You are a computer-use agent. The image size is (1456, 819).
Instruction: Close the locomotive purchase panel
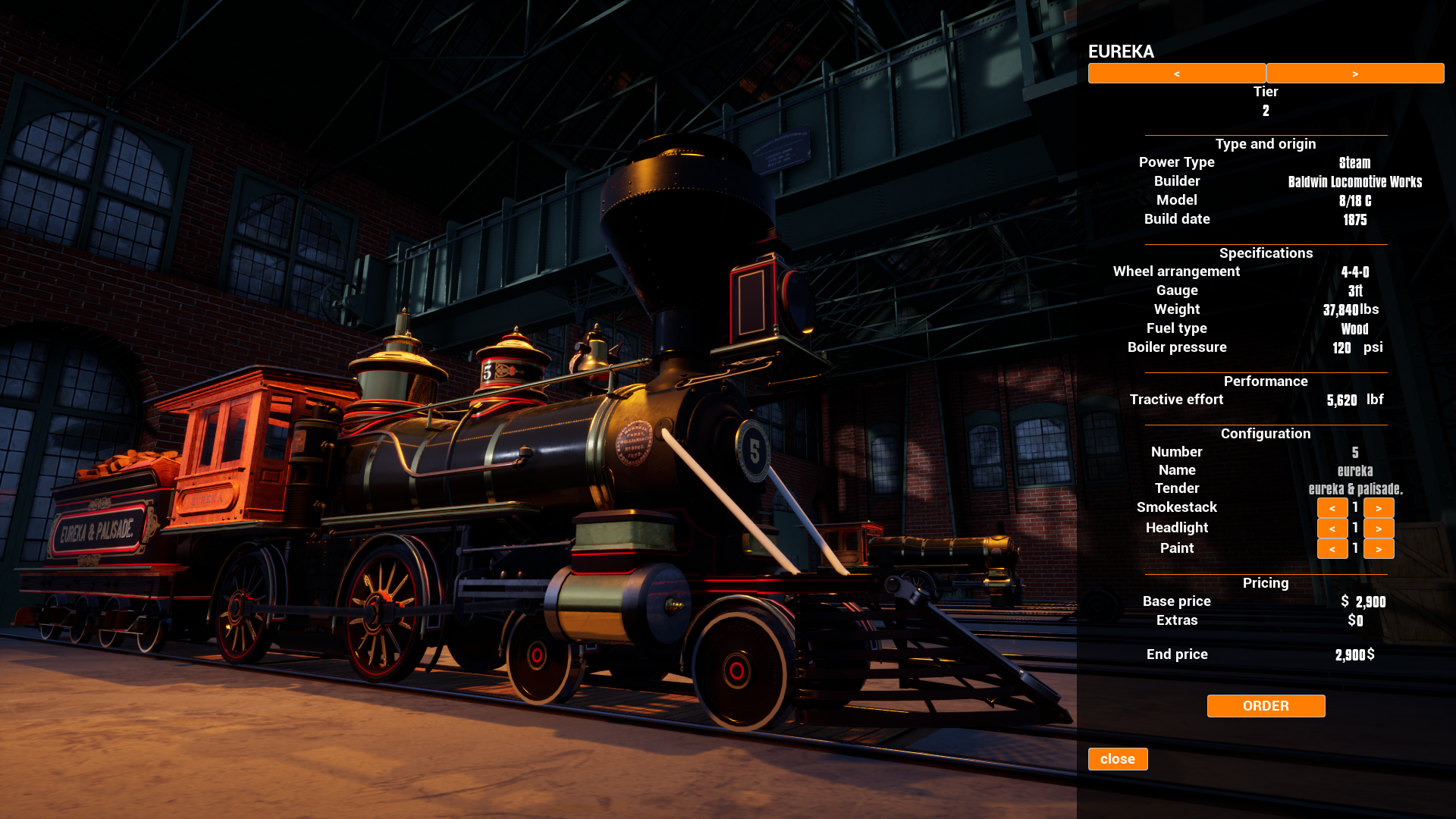click(1117, 759)
